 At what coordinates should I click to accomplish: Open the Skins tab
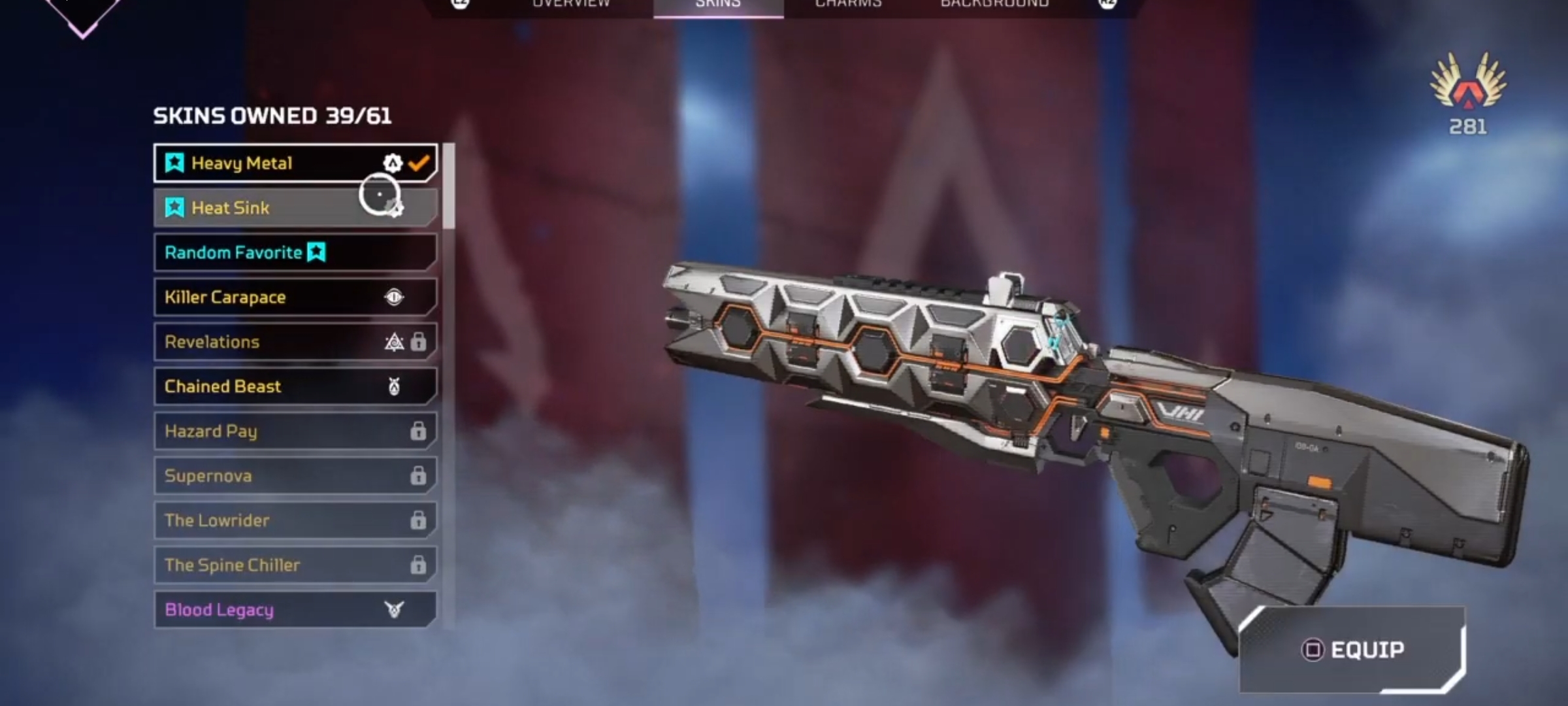point(718,4)
